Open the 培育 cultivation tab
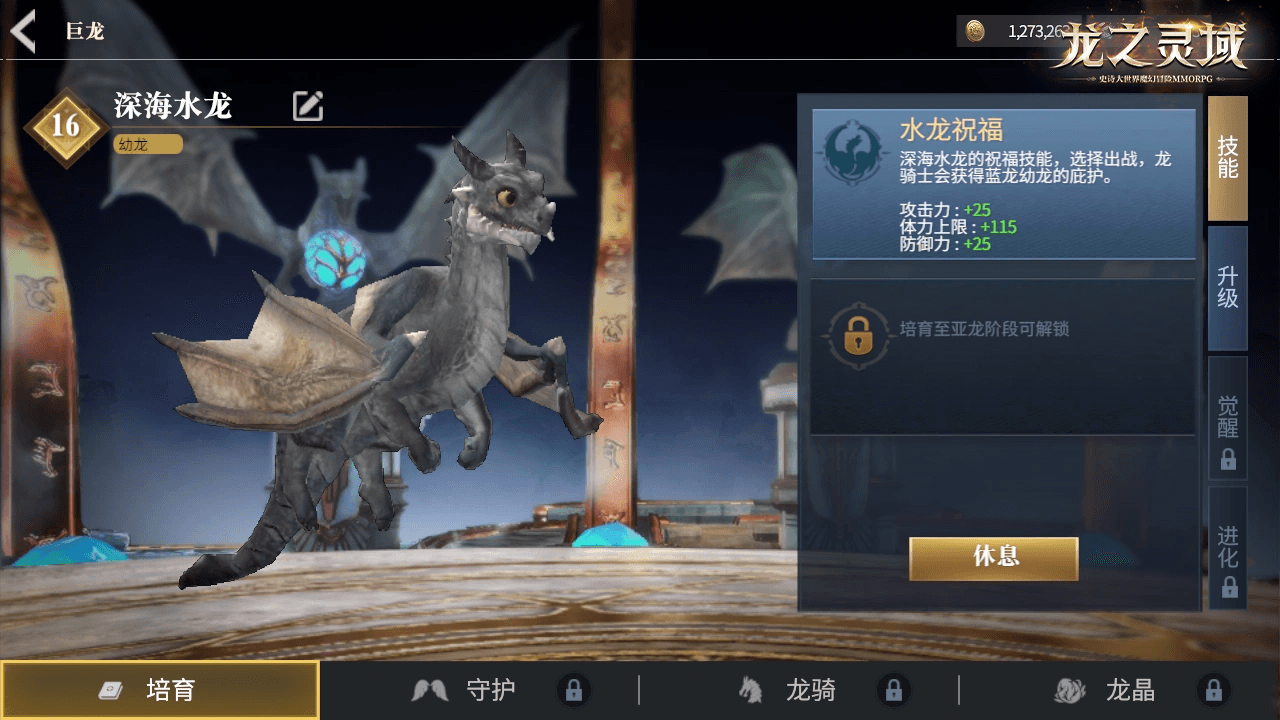This screenshot has width=1280, height=720. point(160,690)
